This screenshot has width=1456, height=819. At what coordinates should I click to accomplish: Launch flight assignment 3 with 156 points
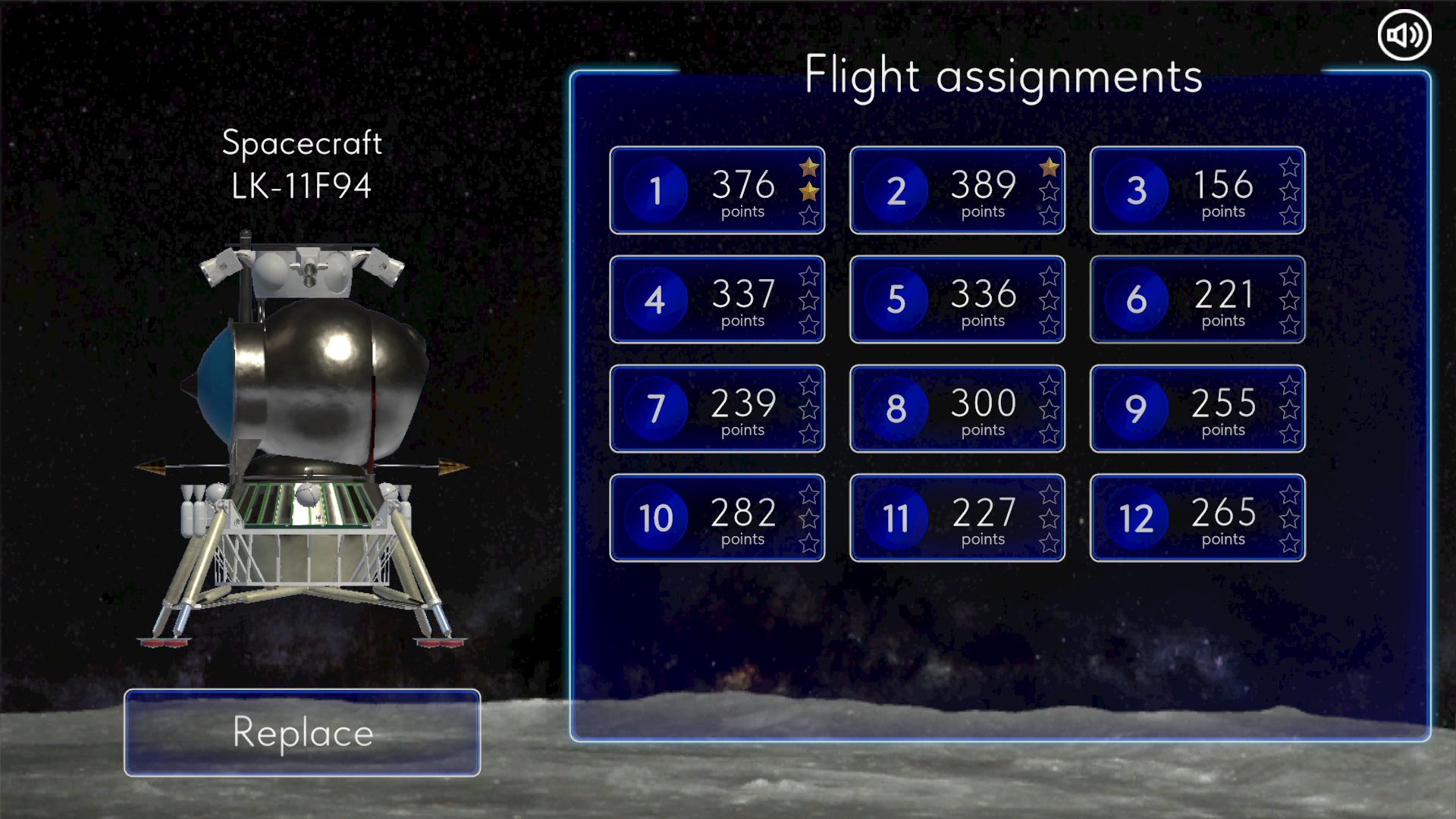point(1197,190)
